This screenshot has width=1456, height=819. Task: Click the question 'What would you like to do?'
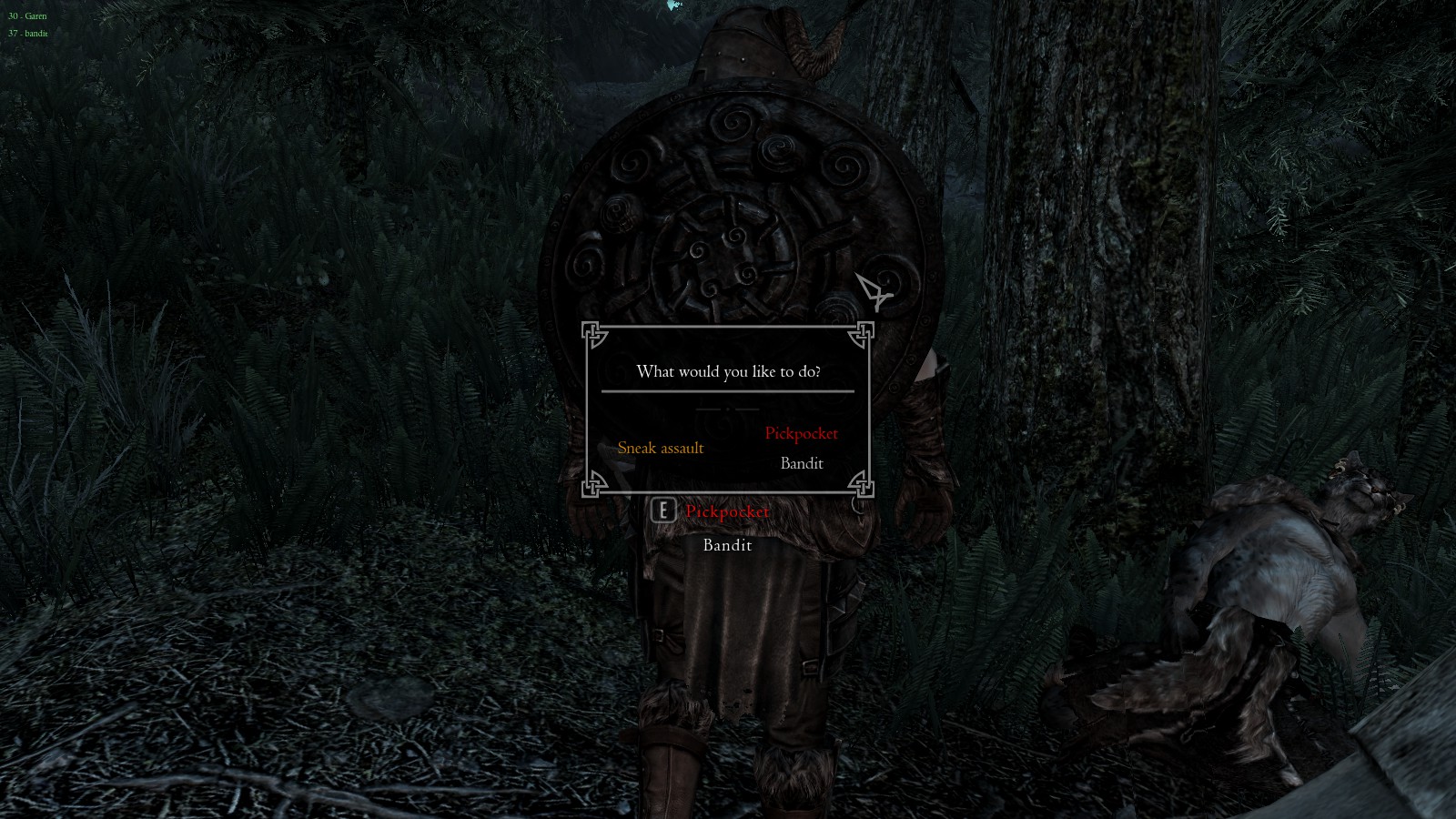tap(730, 371)
